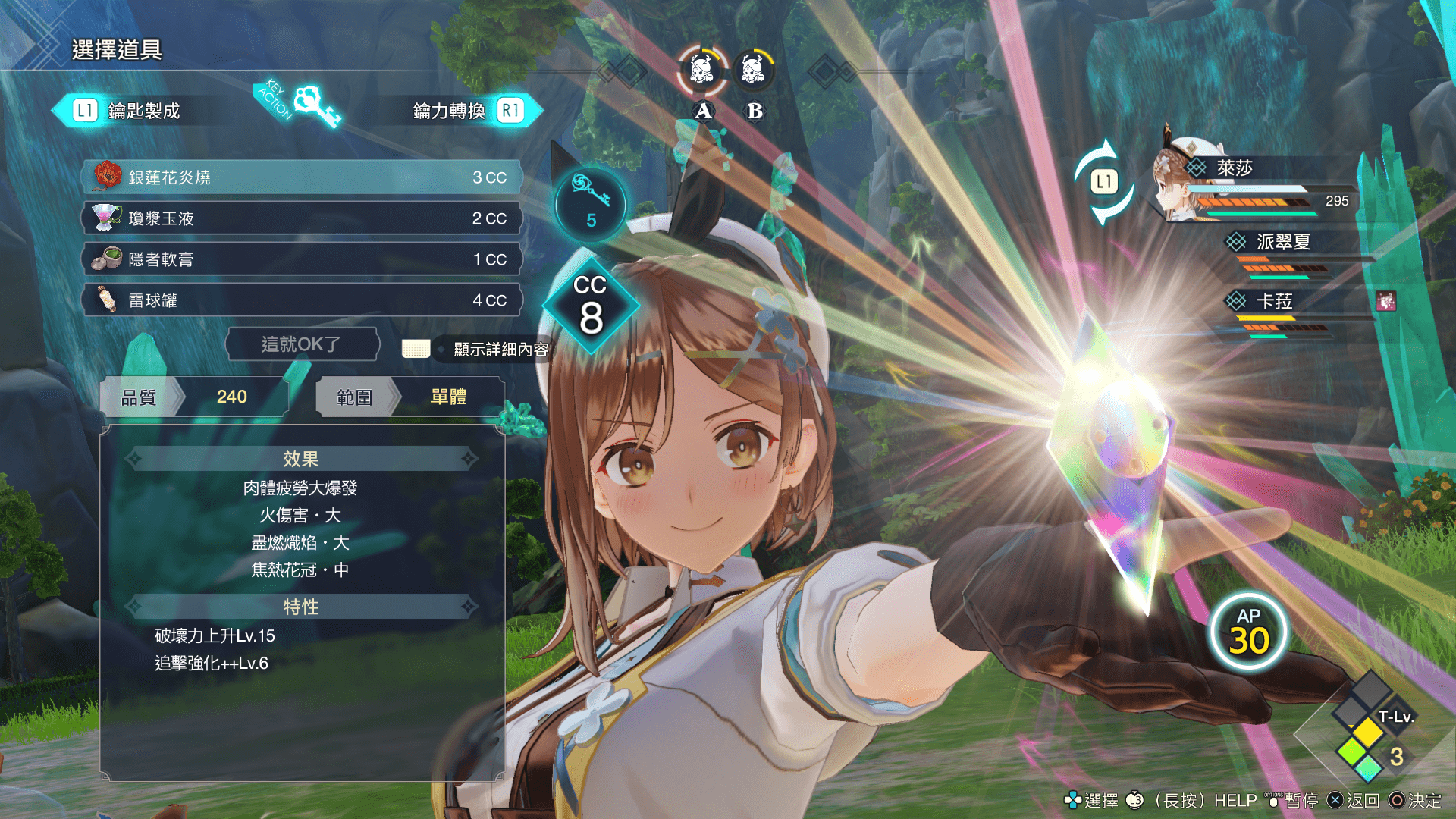Image resolution: width=1456 pixels, height=819 pixels.
Task: Select the 銀蓮花炎燒 item row
Action: [x=302, y=177]
